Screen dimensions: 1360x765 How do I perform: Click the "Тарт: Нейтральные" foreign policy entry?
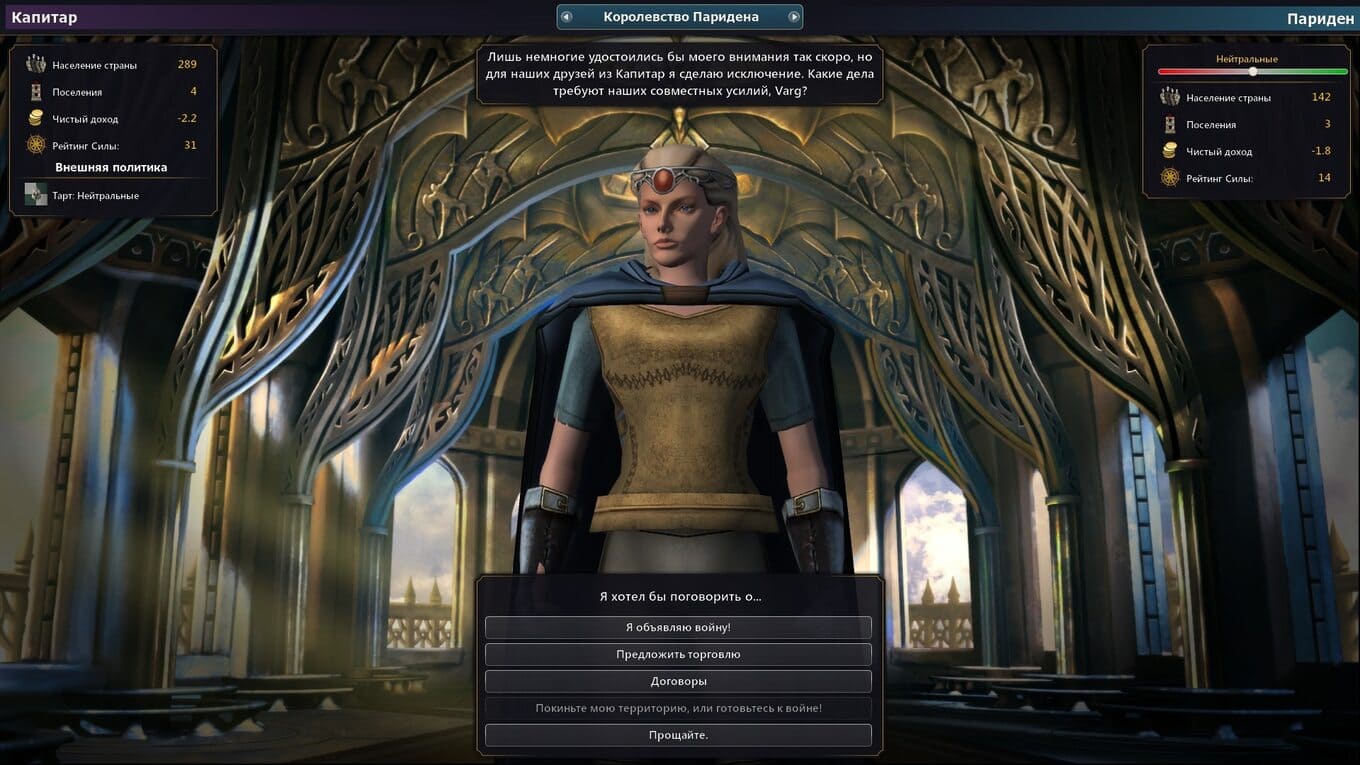(96, 196)
